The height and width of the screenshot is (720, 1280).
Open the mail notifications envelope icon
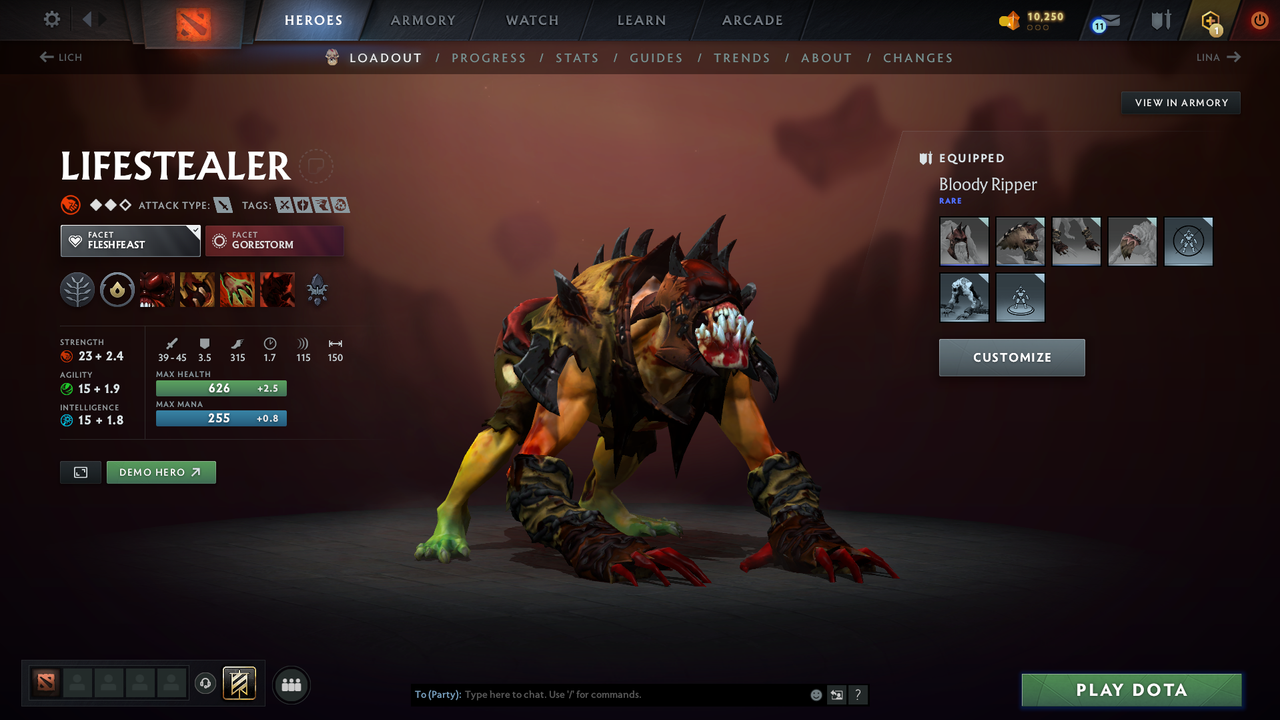(1107, 20)
